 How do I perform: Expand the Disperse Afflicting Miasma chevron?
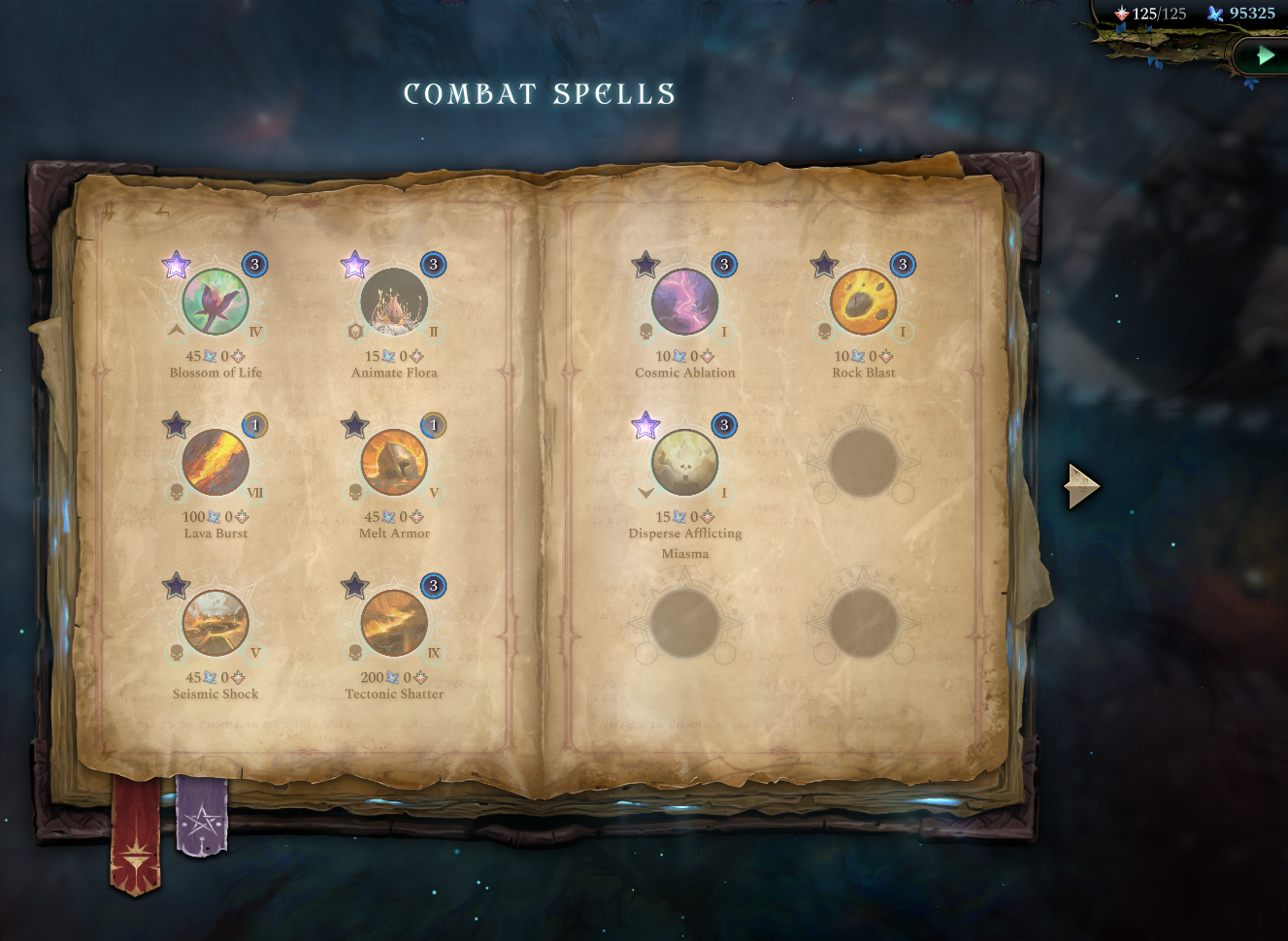(x=644, y=492)
